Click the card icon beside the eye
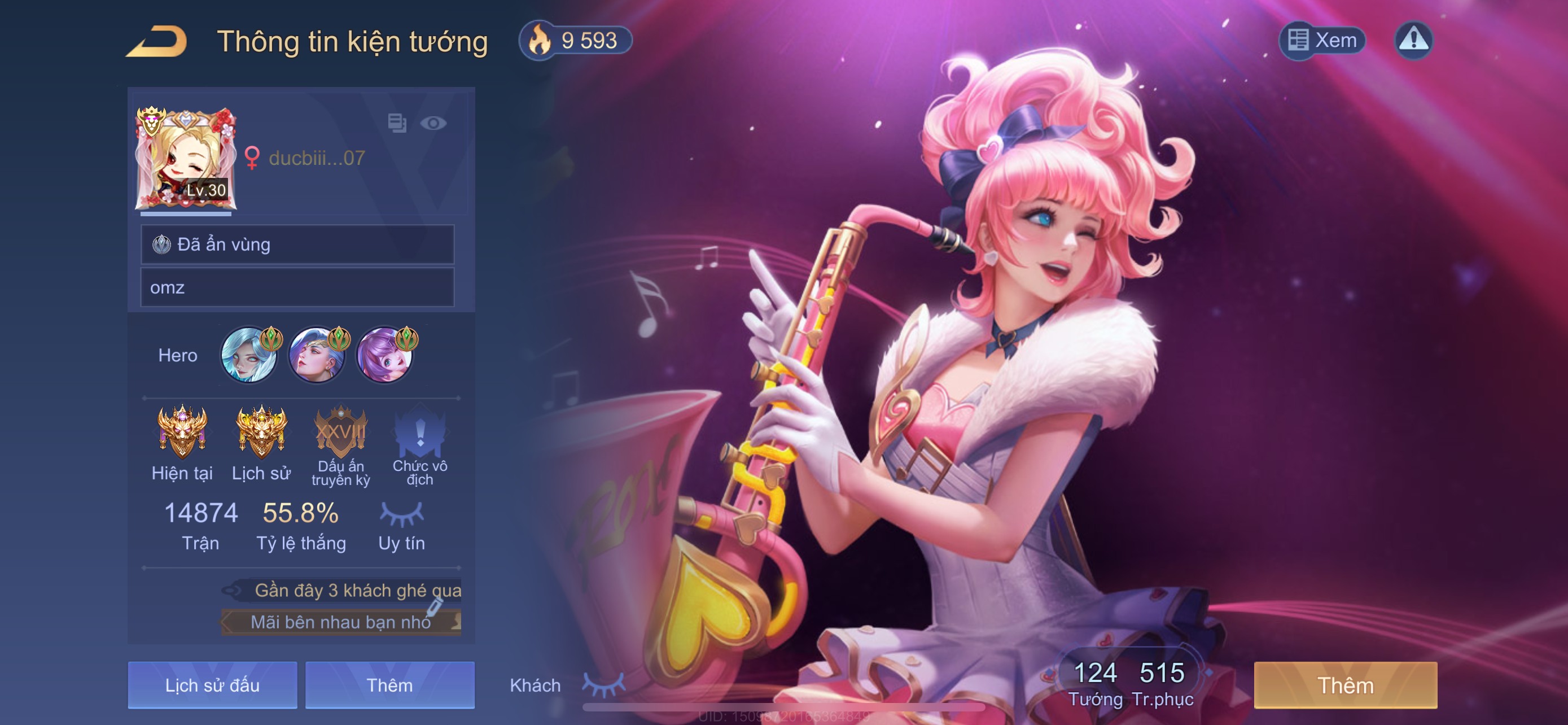1568x725 pixels. (397, 123)
